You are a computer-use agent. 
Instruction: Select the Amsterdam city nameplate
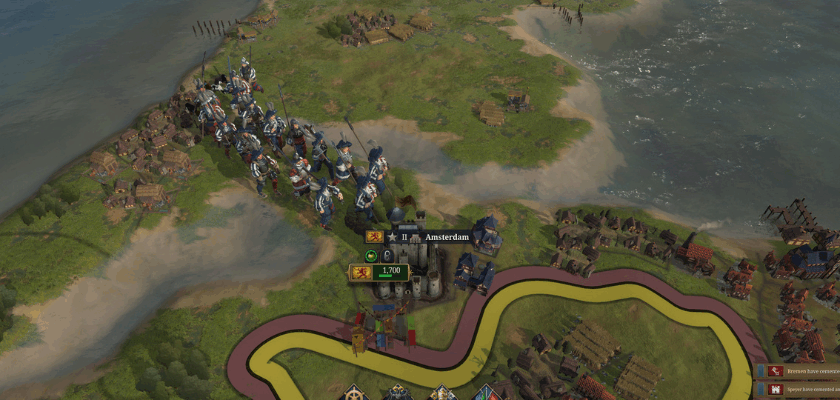coord(446,237)
